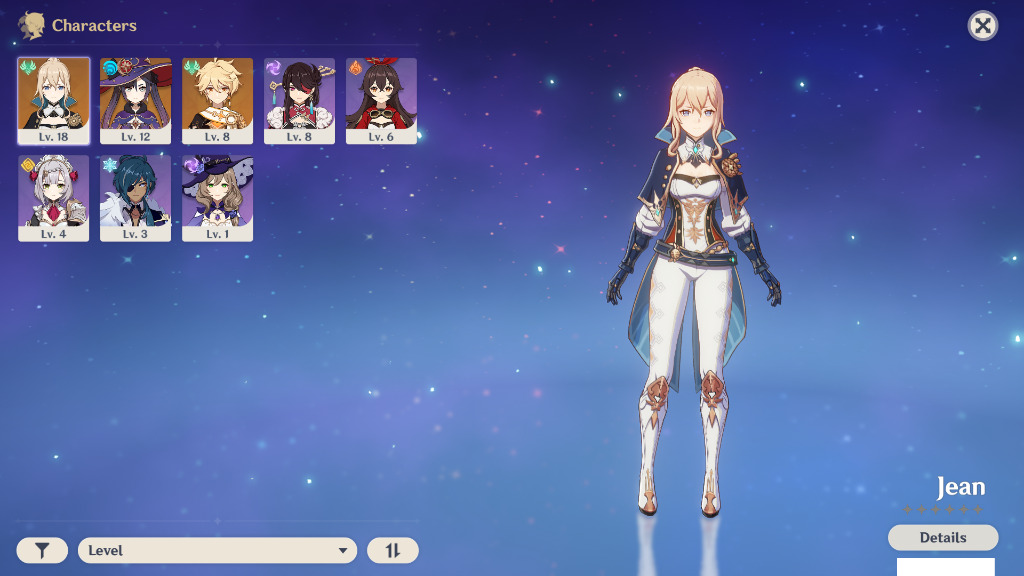Choose the Lv. 4 Noelle character card

tap(54, 198)
